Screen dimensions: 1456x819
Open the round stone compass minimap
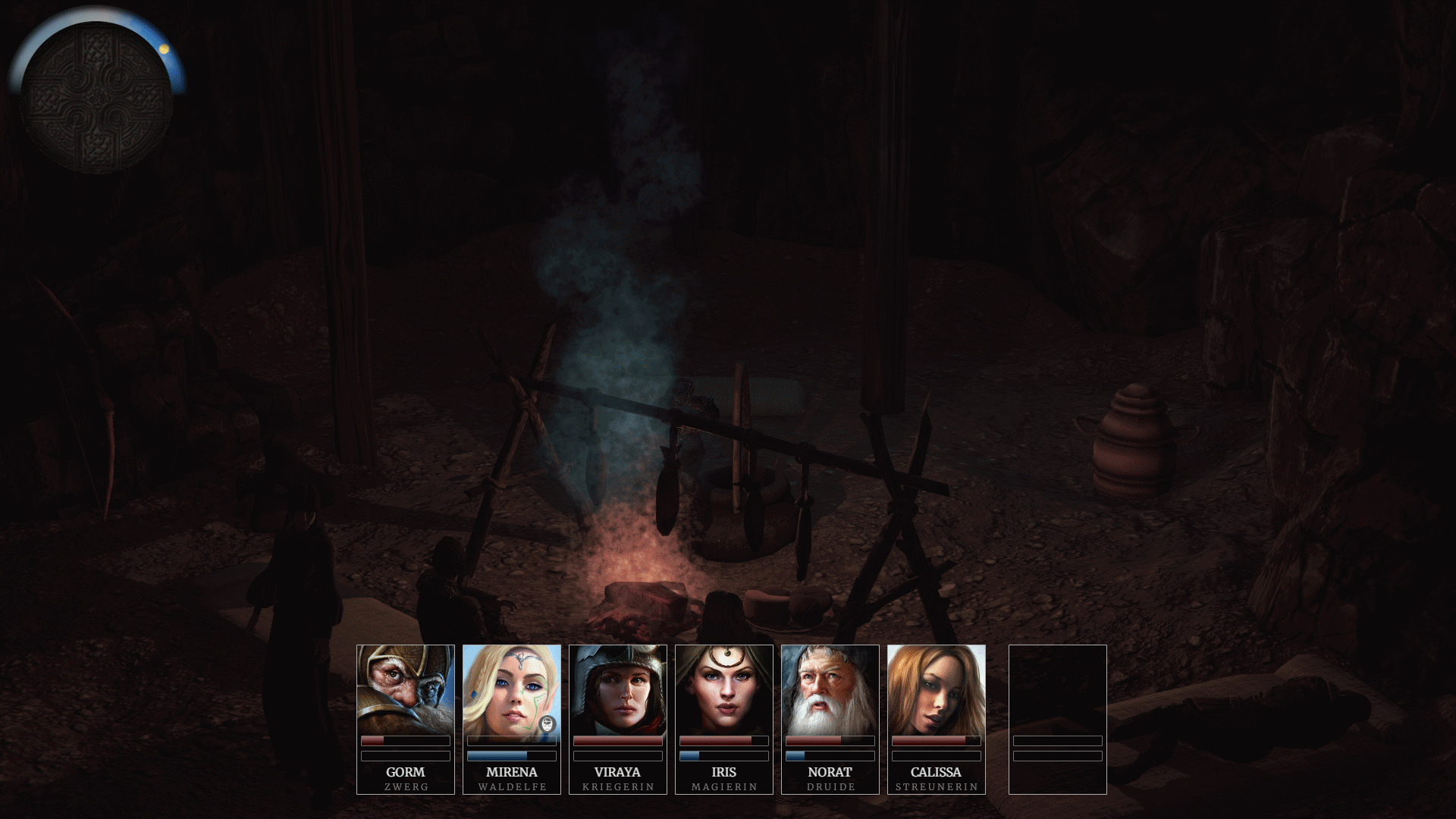pyautogui.click(x=96, y=96)
